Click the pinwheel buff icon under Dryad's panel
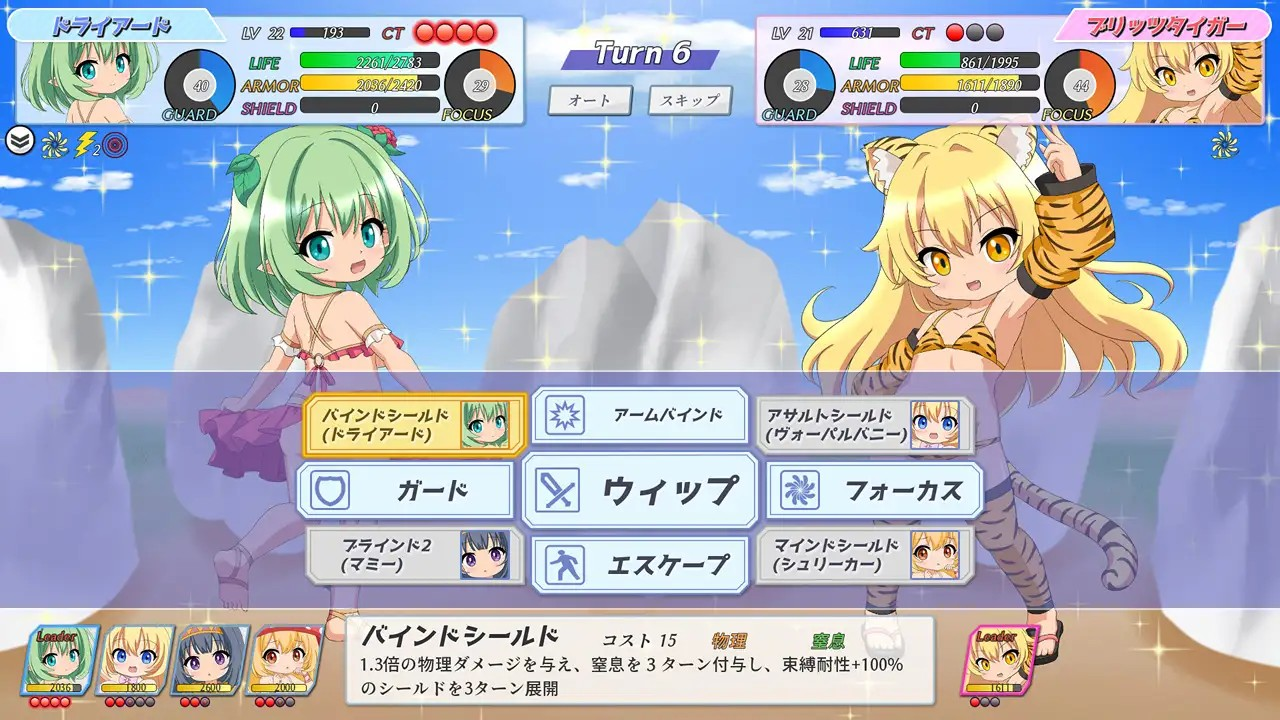The height and width of the screenshot is (720, 1280). tap(52, 143)
